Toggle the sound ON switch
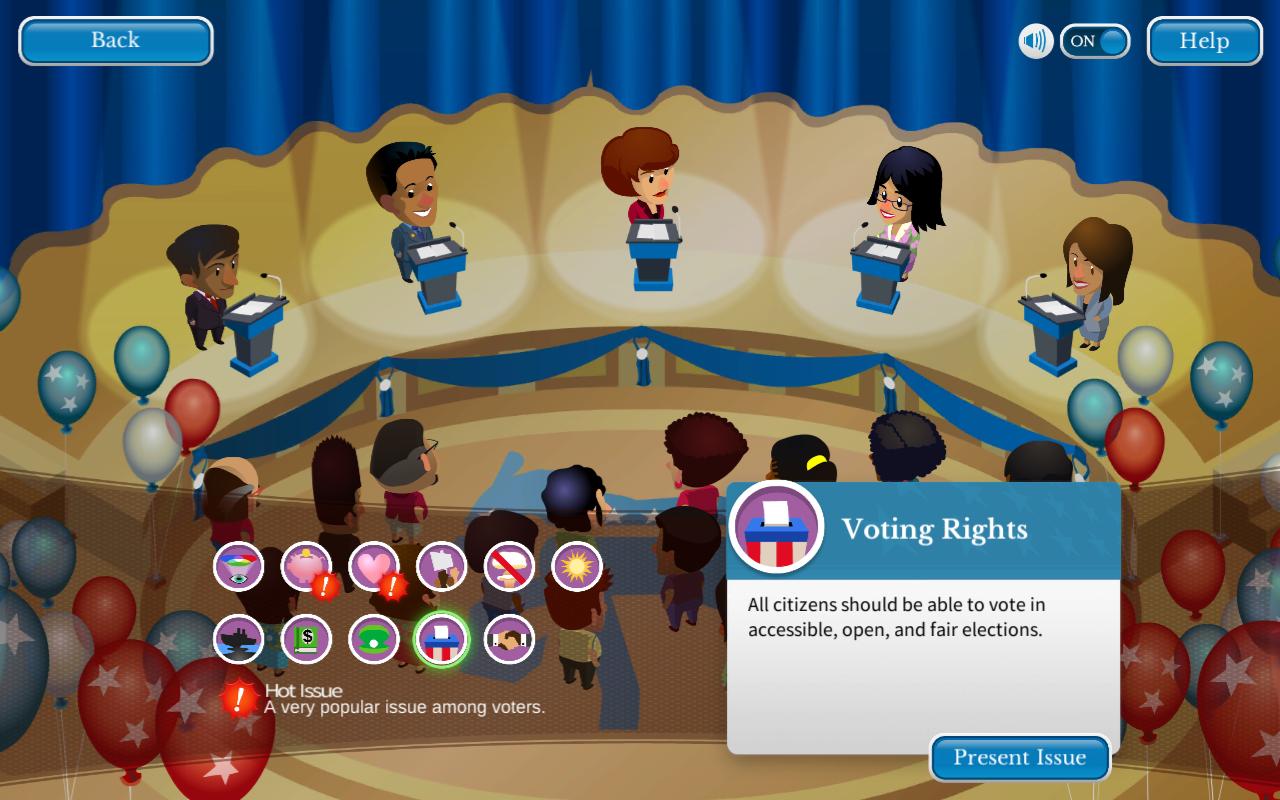 coord(1095,41)
